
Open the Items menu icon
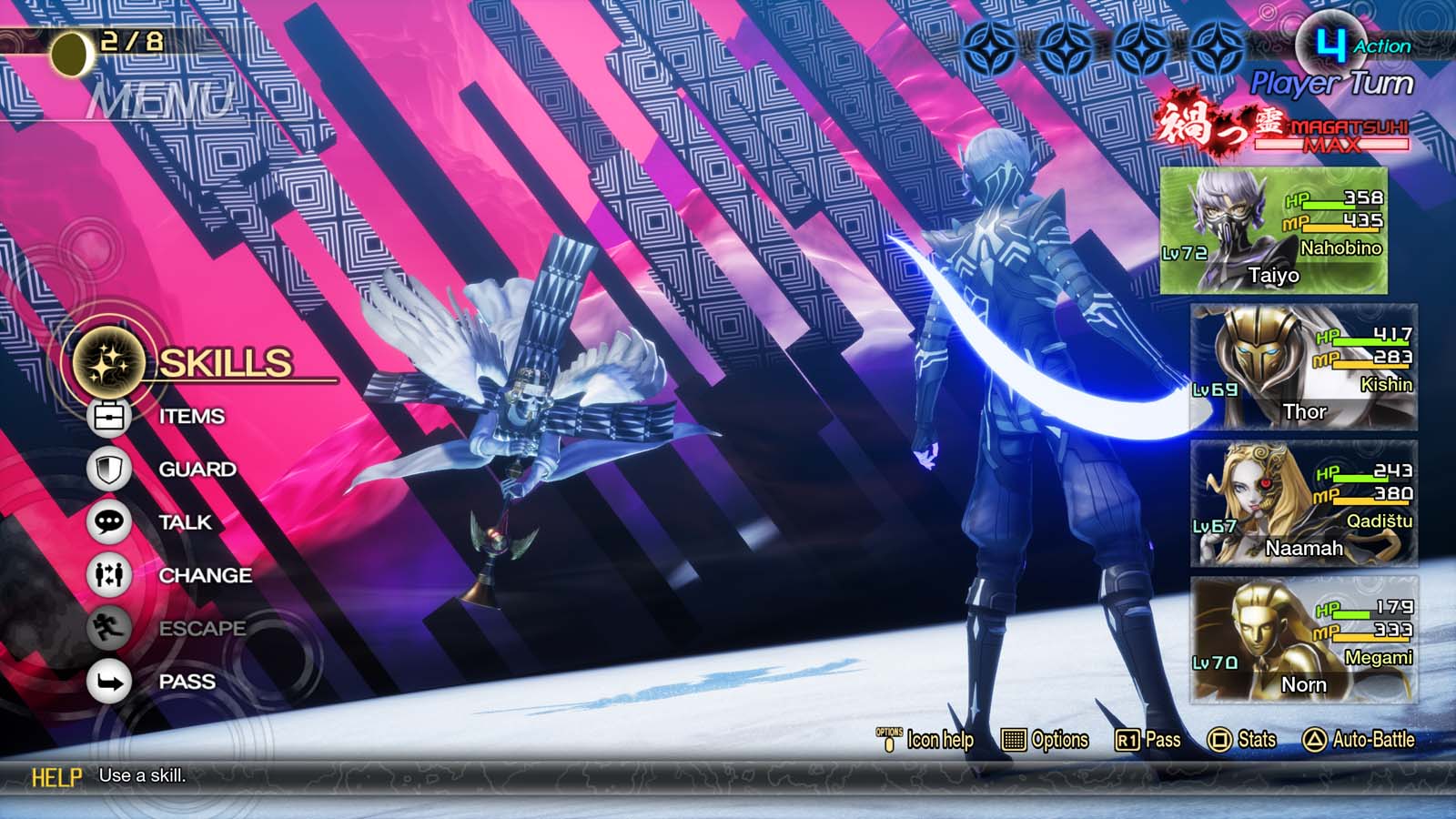click(x=107, y=415)
